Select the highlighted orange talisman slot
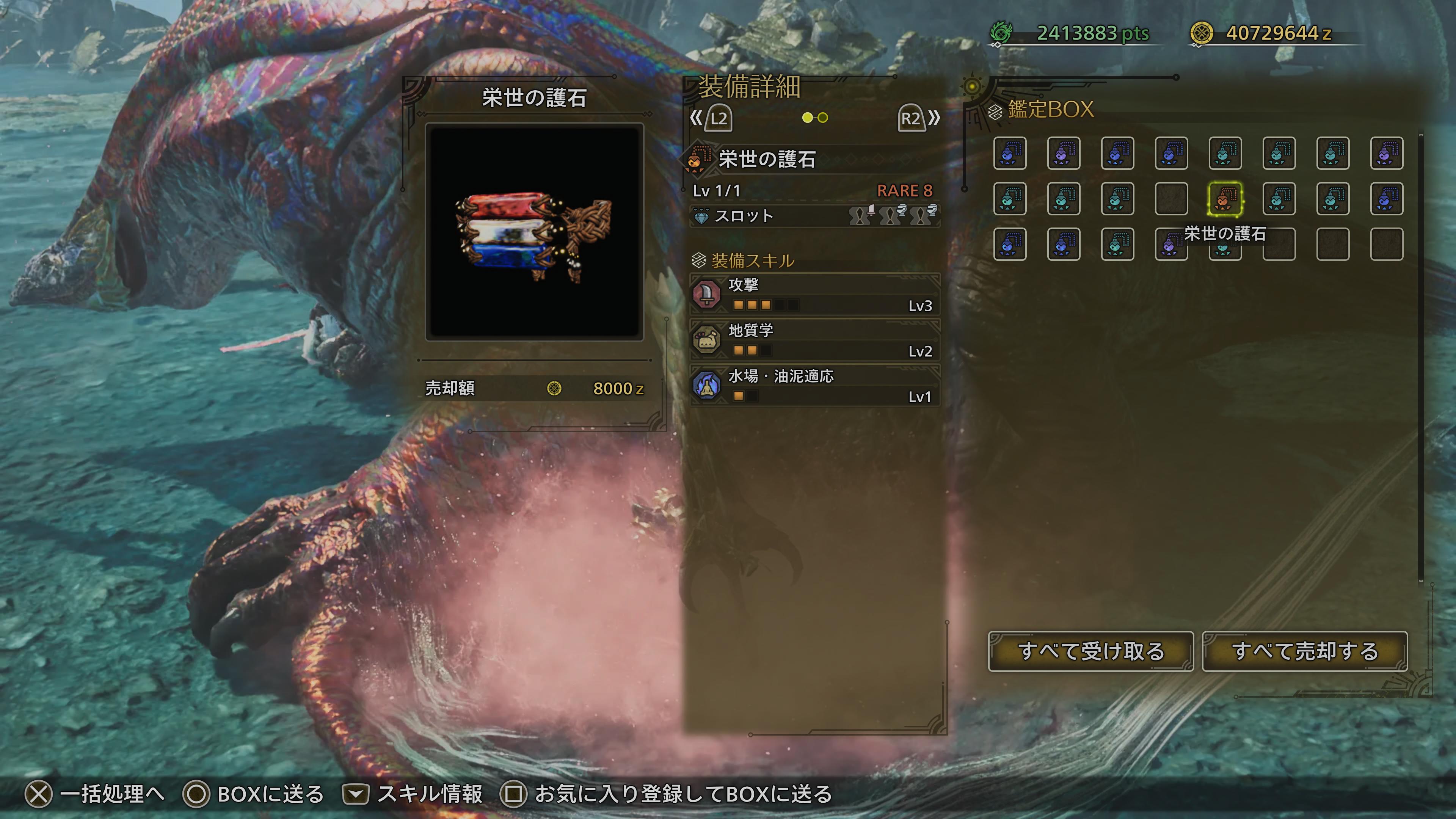This screenshot has width=1456, height=819. coord(1225,199)
